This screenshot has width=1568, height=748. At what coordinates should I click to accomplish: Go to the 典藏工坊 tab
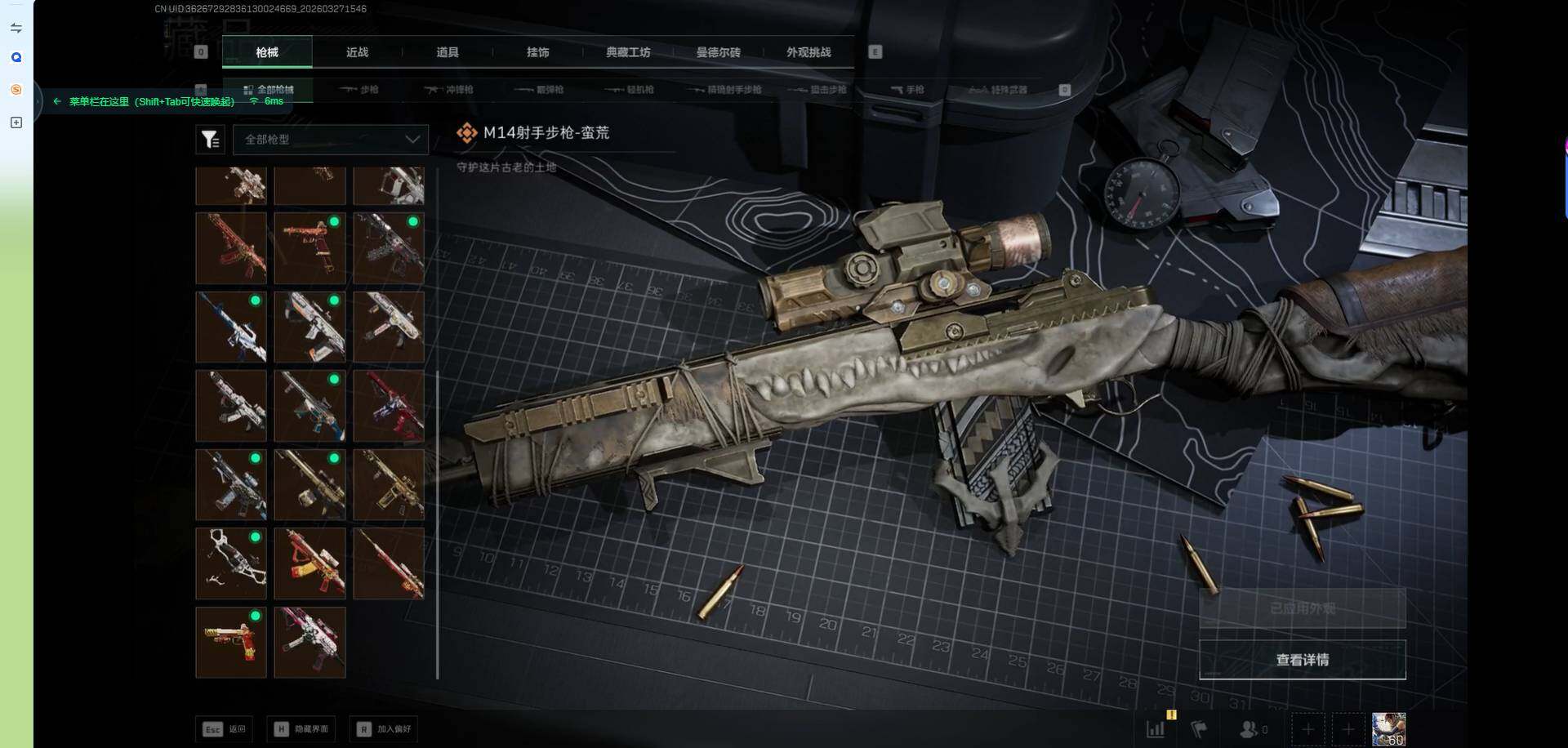click(x=628, y=52)
